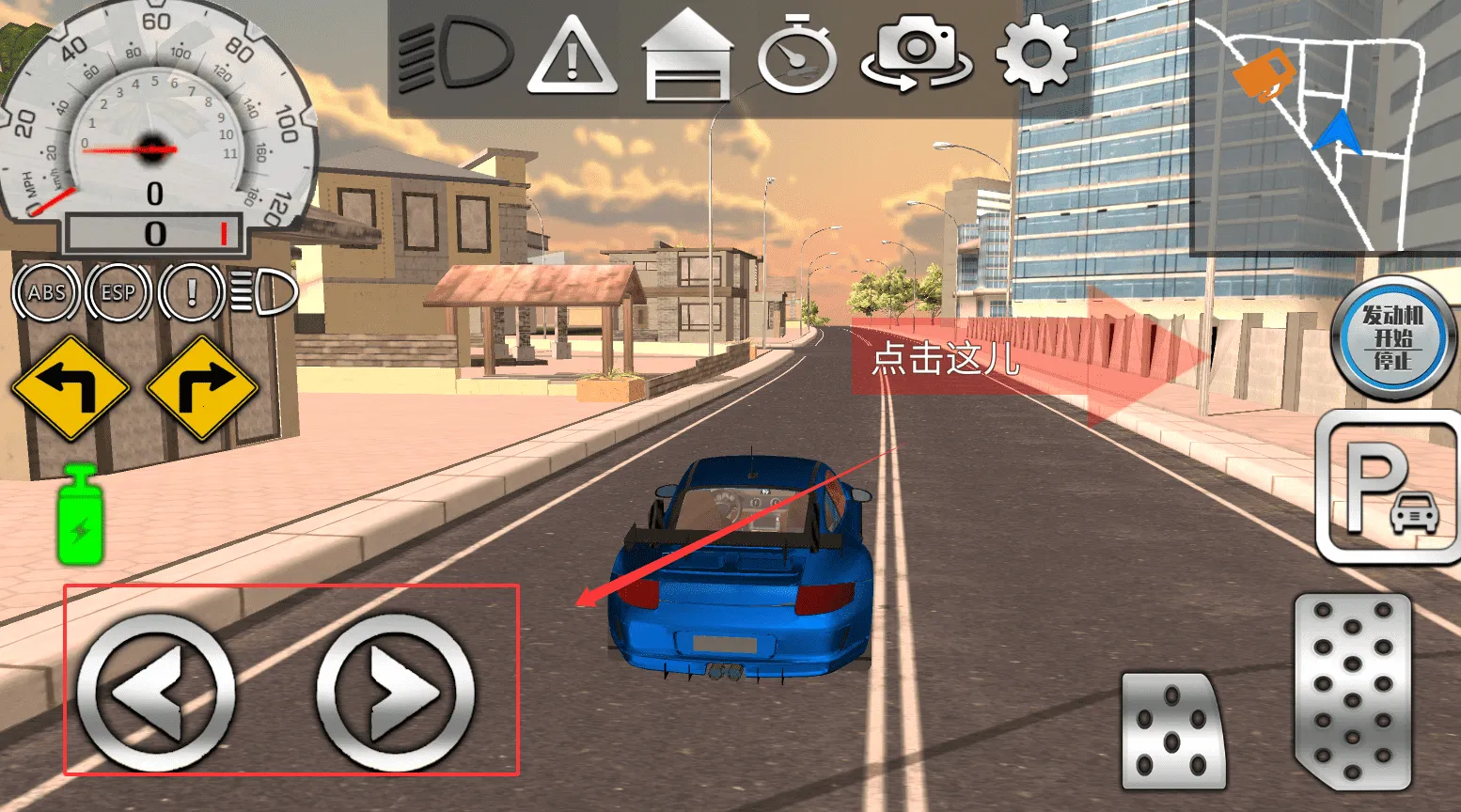This screenshot has height=812, width=1461.
Task: Toggle the ESP indicator
Action: click(118, 291)
